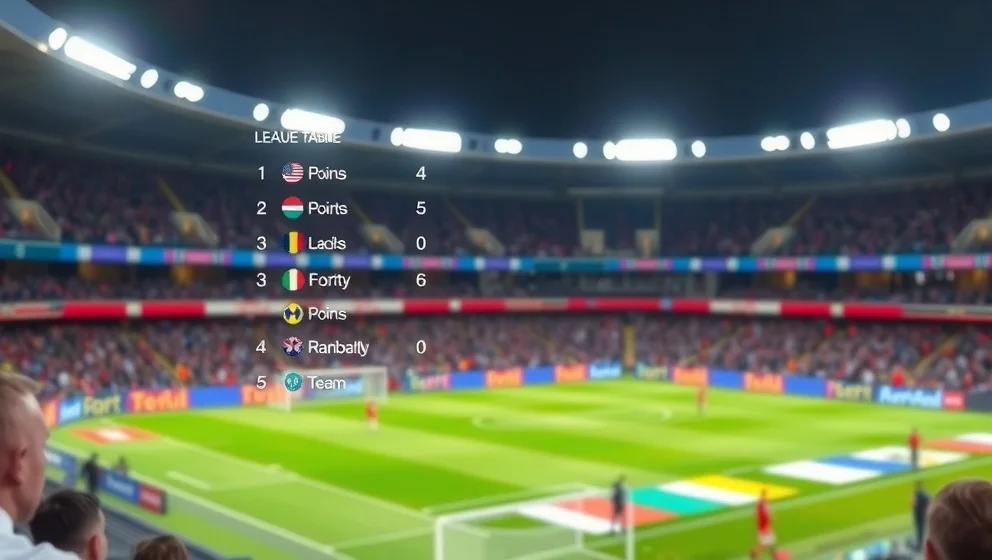Select the fifth-place Team row
Image resolution: width=992 pixels, height=560 pixels.
326,382
